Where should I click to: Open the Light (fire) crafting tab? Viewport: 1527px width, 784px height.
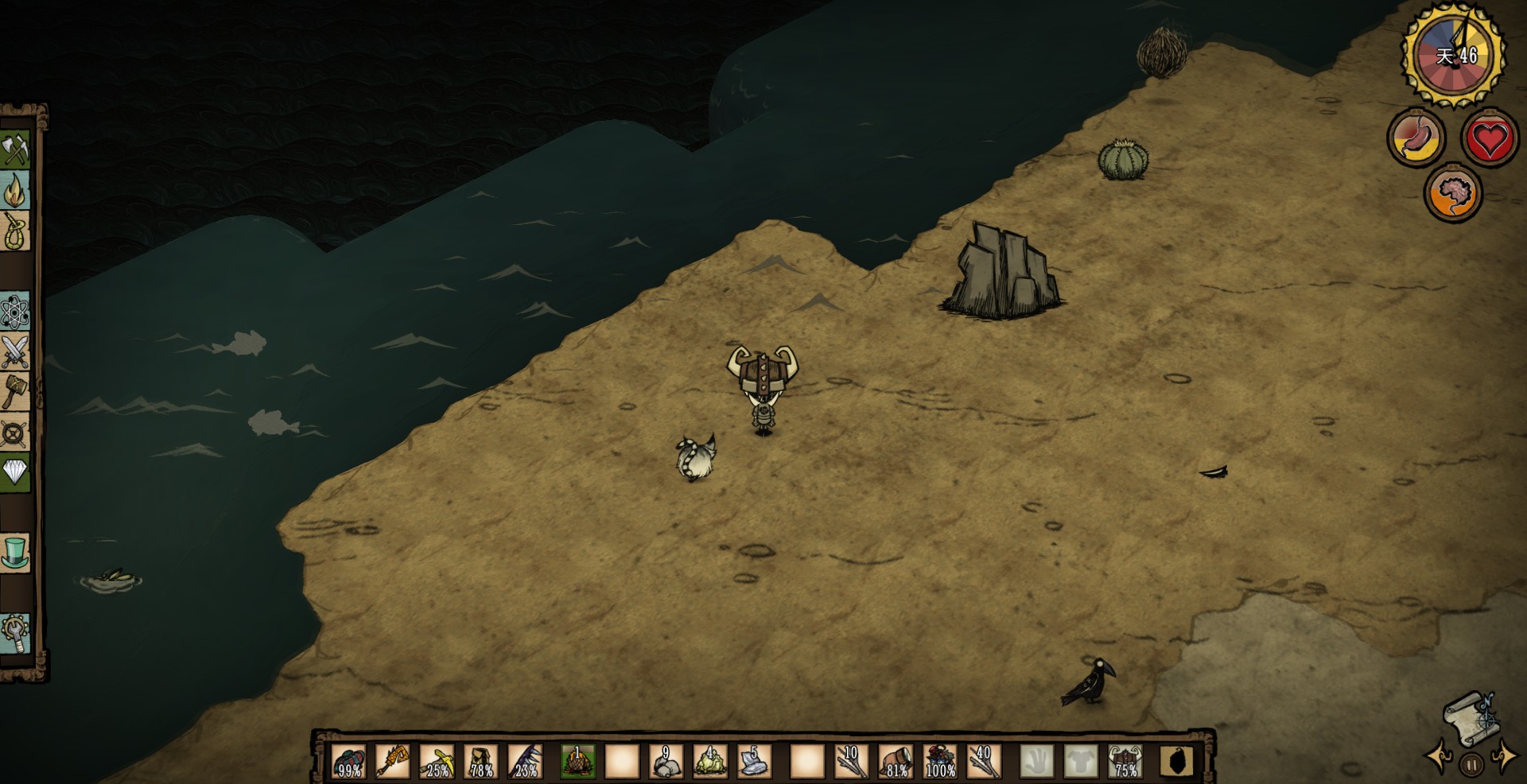15,191
